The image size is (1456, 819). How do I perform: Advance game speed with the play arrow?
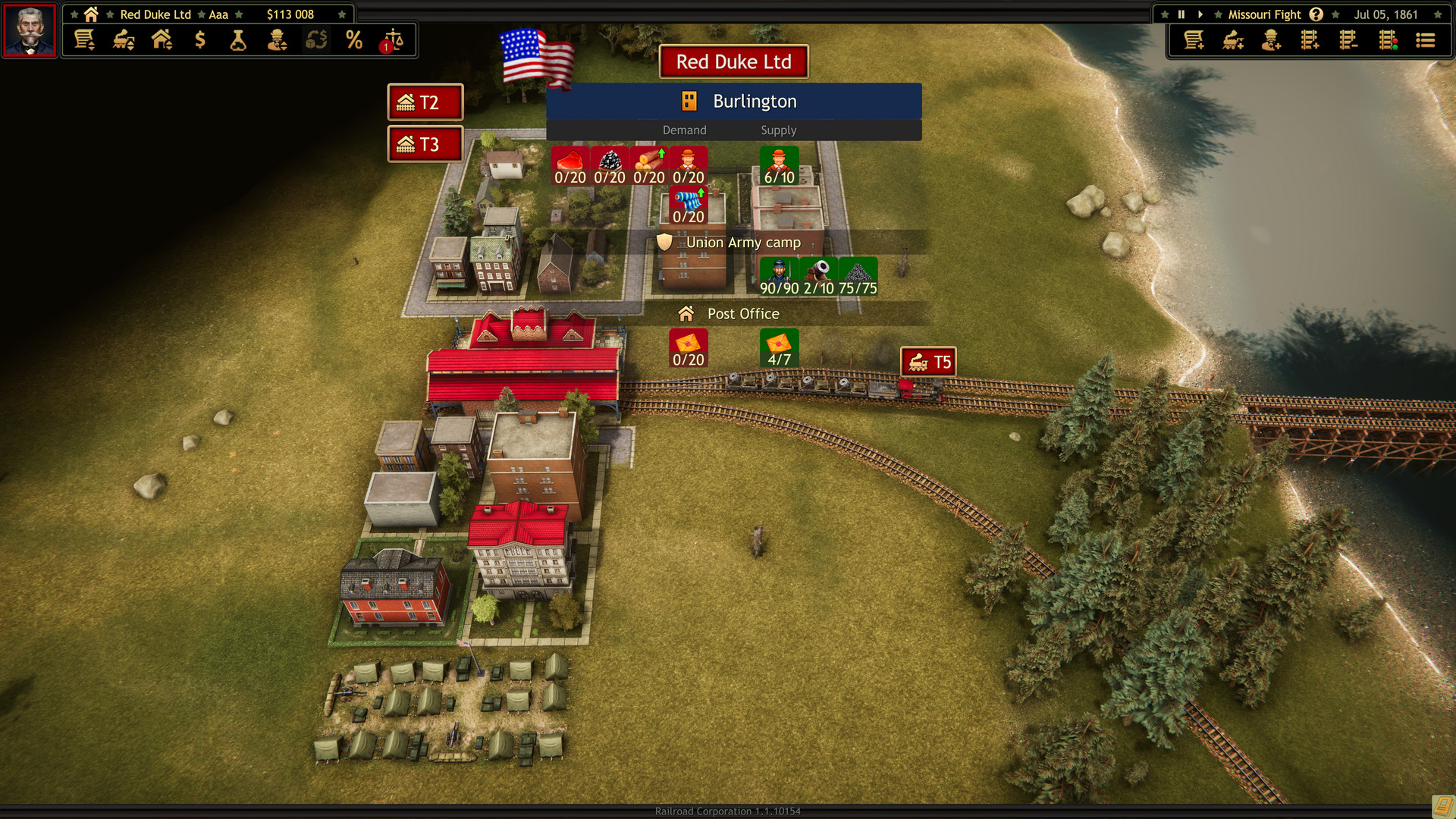[x=1200, y=14]
